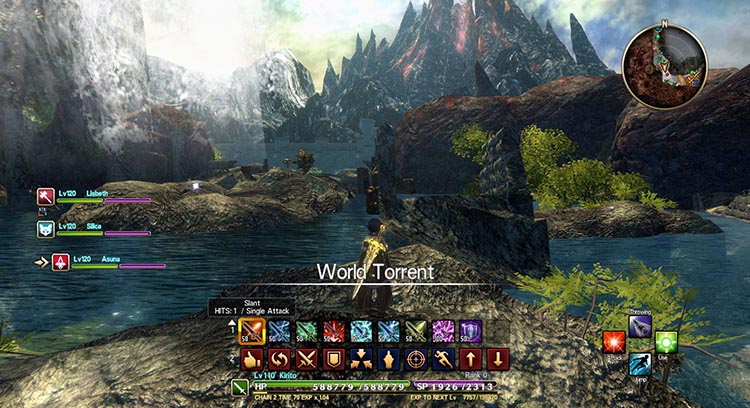Trigger the blue Jump action icon

[640, 365]
